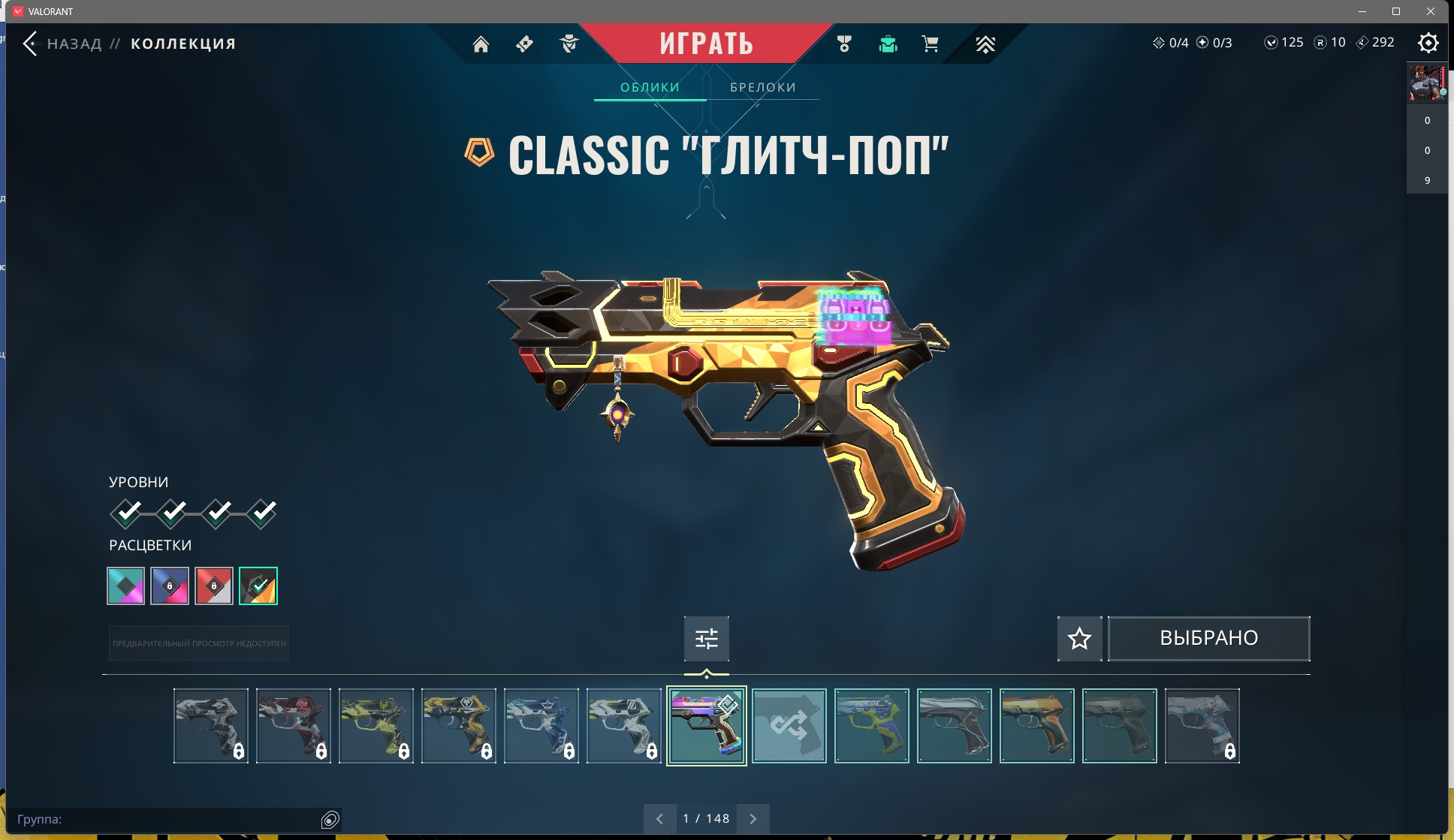1454x840 pixels.
Task: Open settings via the gear icon
Action: click(1428, 43)
